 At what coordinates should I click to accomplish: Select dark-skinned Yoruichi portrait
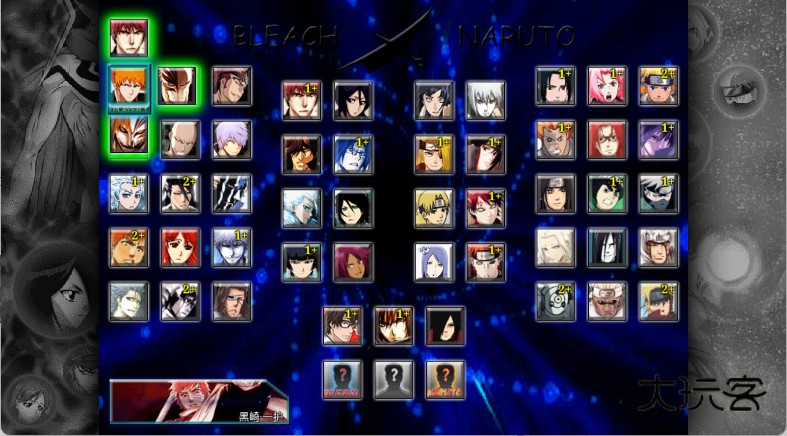point(353,262)
